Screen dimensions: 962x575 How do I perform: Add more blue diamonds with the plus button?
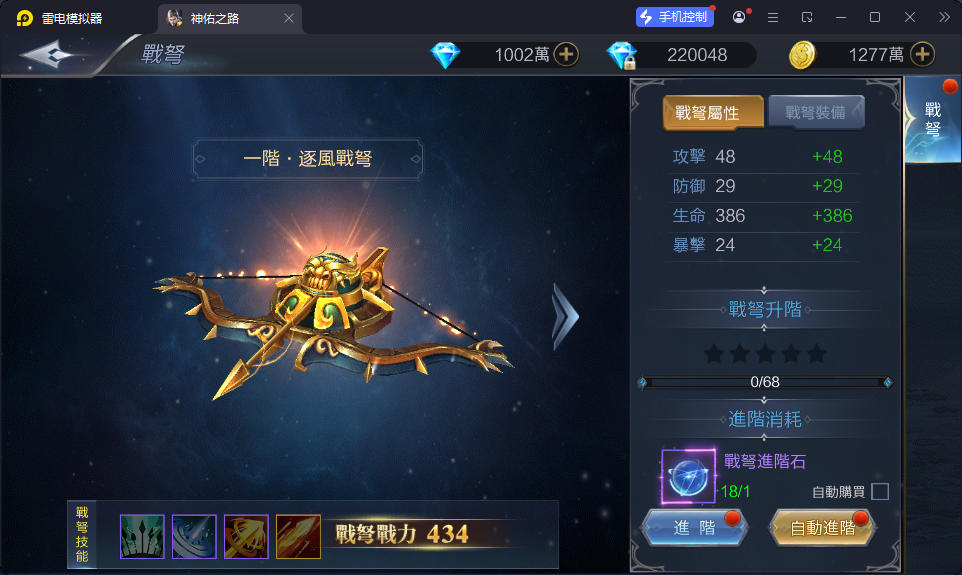(566, 55)
